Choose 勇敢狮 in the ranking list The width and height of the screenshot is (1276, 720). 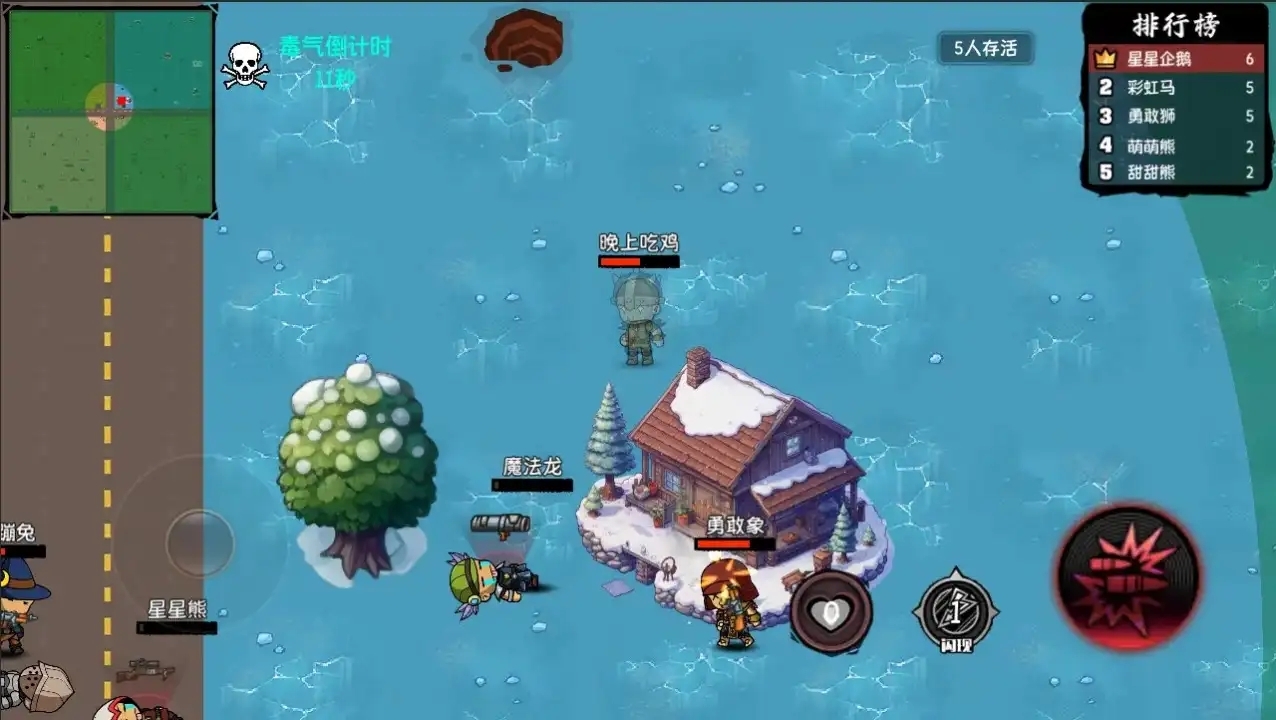pyautogui.click(x=1176, y=116)
